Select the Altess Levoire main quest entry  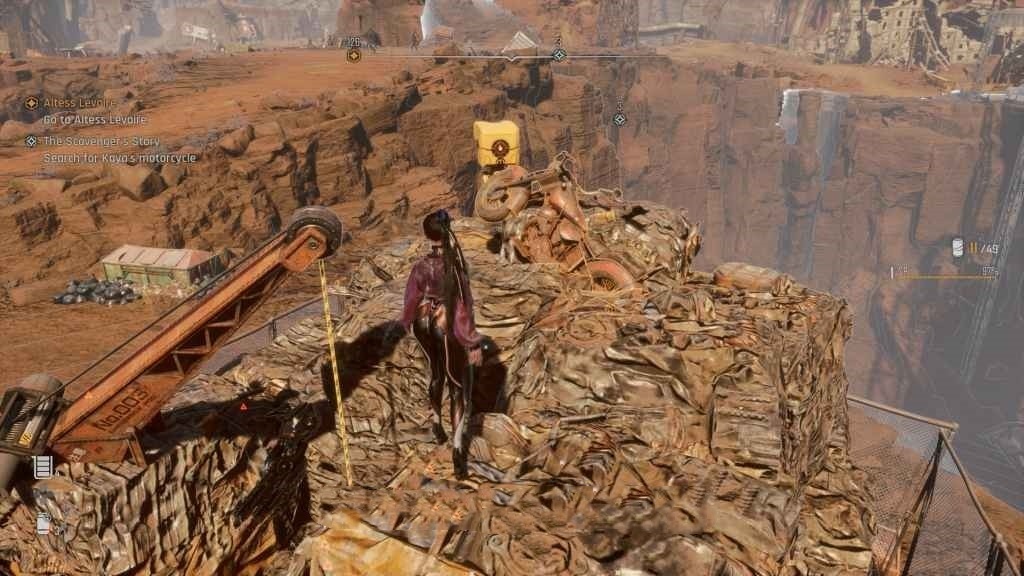tap(78, 103)
